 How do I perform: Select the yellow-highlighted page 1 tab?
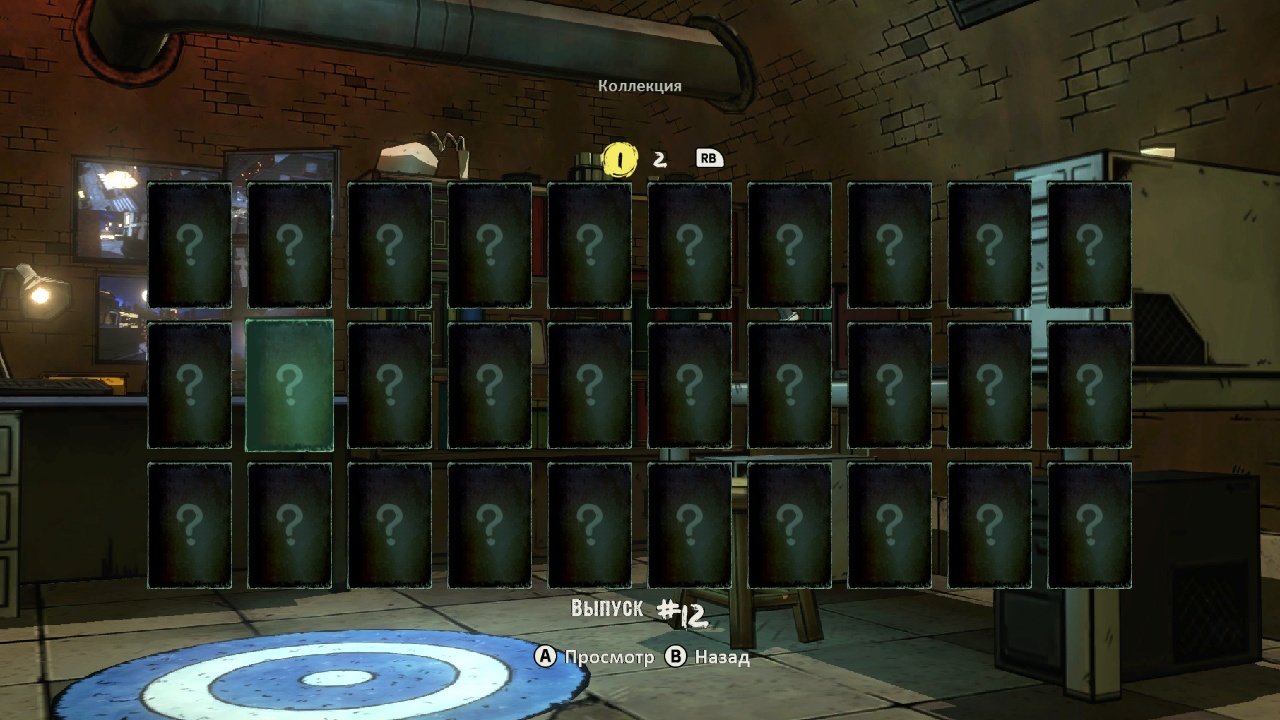coord(620,159)
